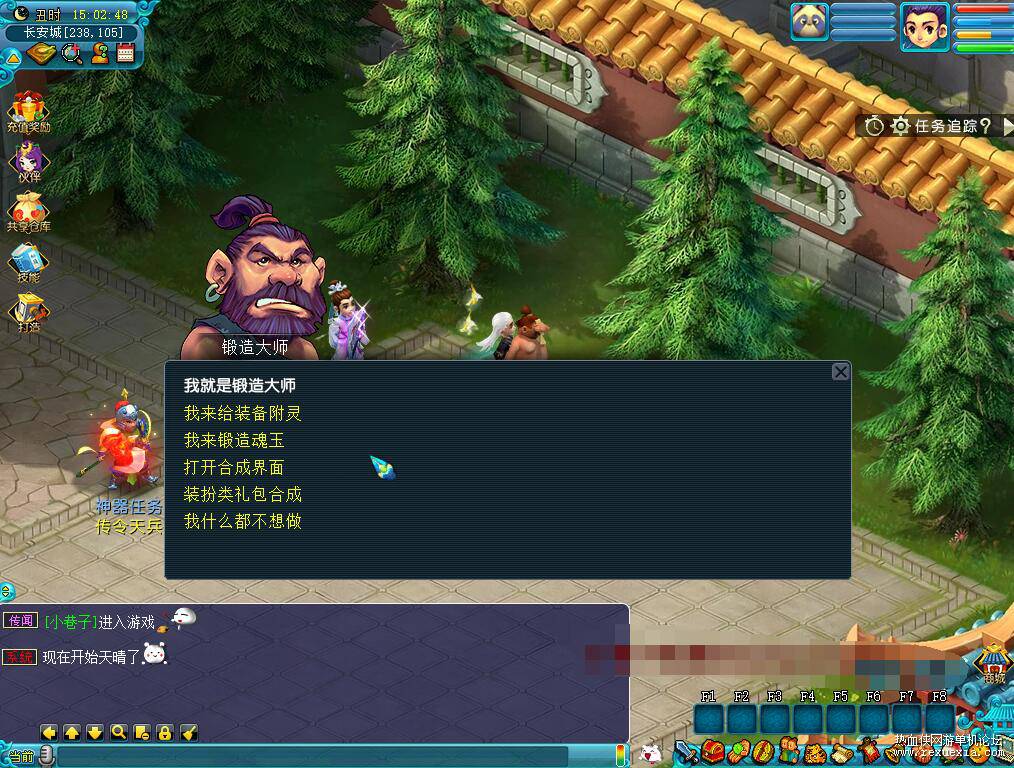This screenshot has width=1014, height=768.
Task: Click the chat lock button
Action: click(x=165, y=732)
